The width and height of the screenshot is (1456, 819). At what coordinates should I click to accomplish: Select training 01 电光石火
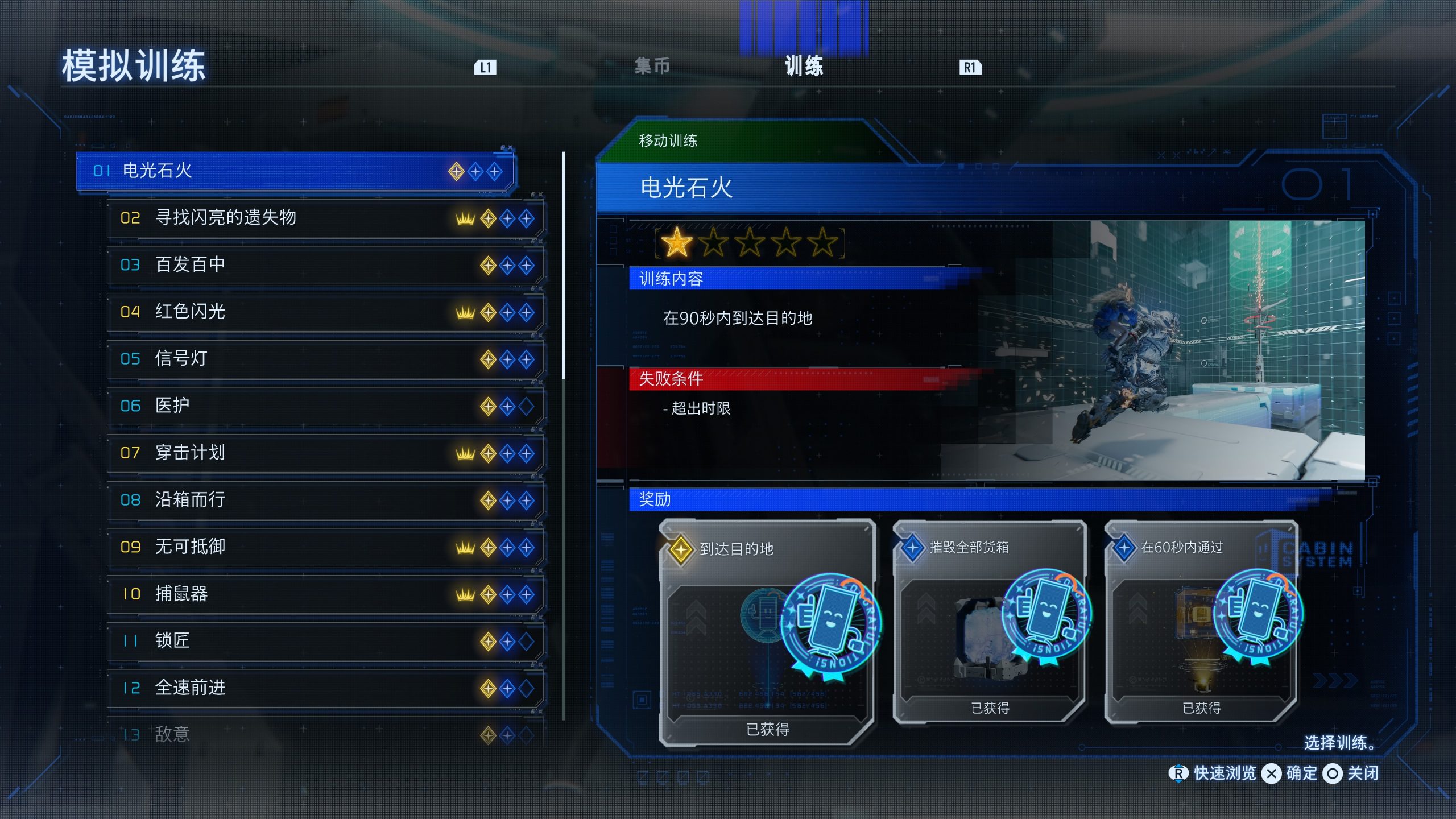click(295, 171)
